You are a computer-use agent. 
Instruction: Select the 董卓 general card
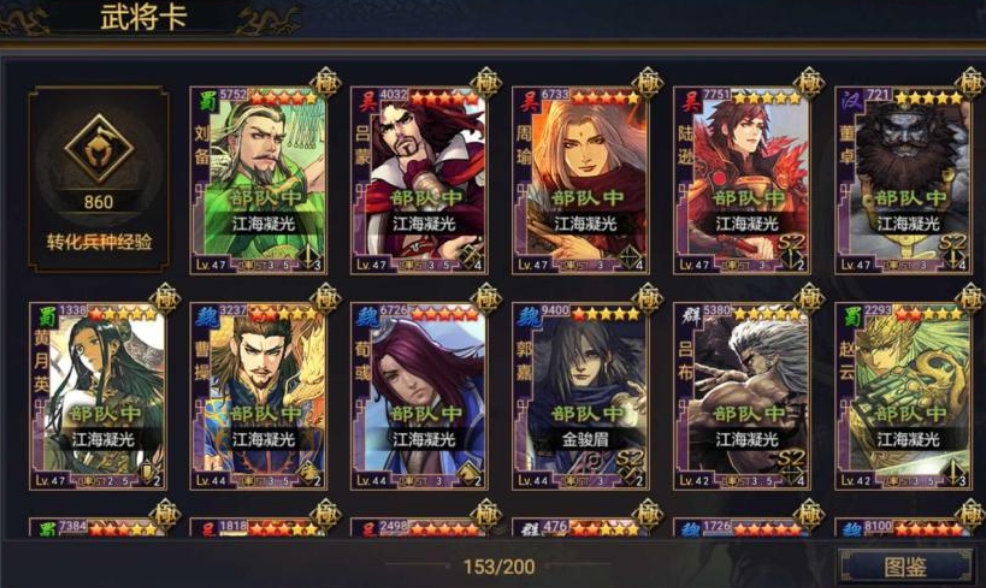point(903,180)
